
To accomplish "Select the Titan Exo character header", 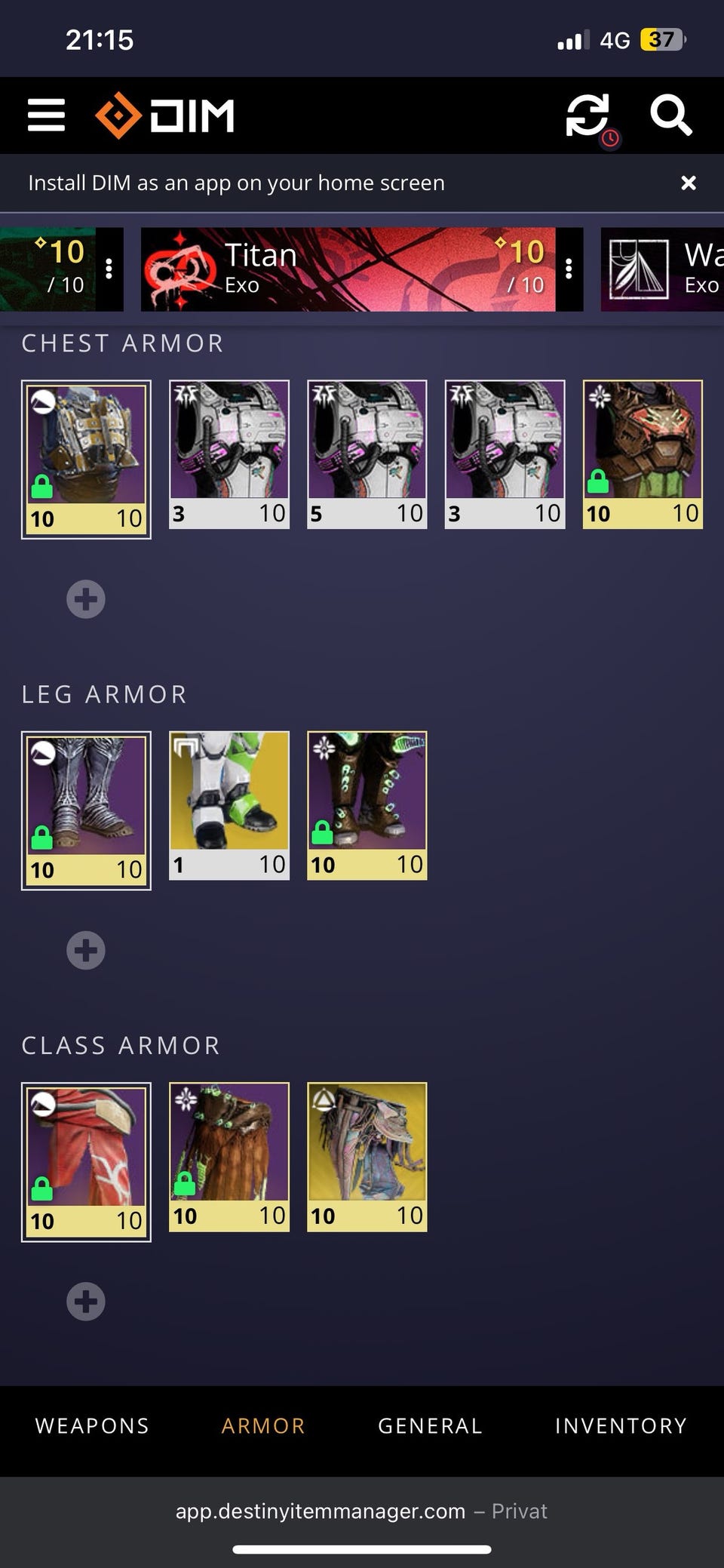I will point(347,269).
